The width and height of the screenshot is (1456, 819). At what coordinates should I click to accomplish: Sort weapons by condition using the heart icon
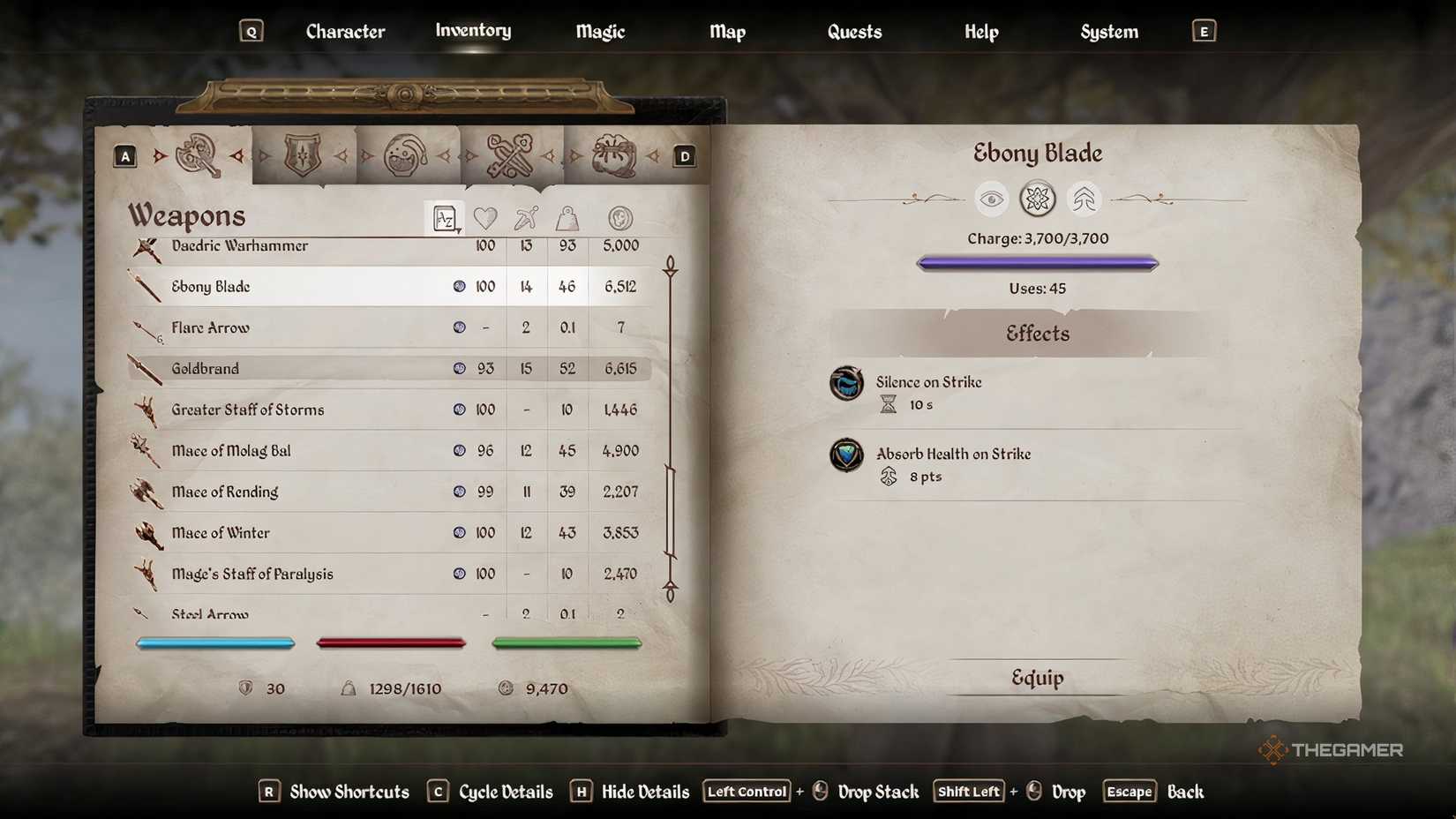(485, 218)
